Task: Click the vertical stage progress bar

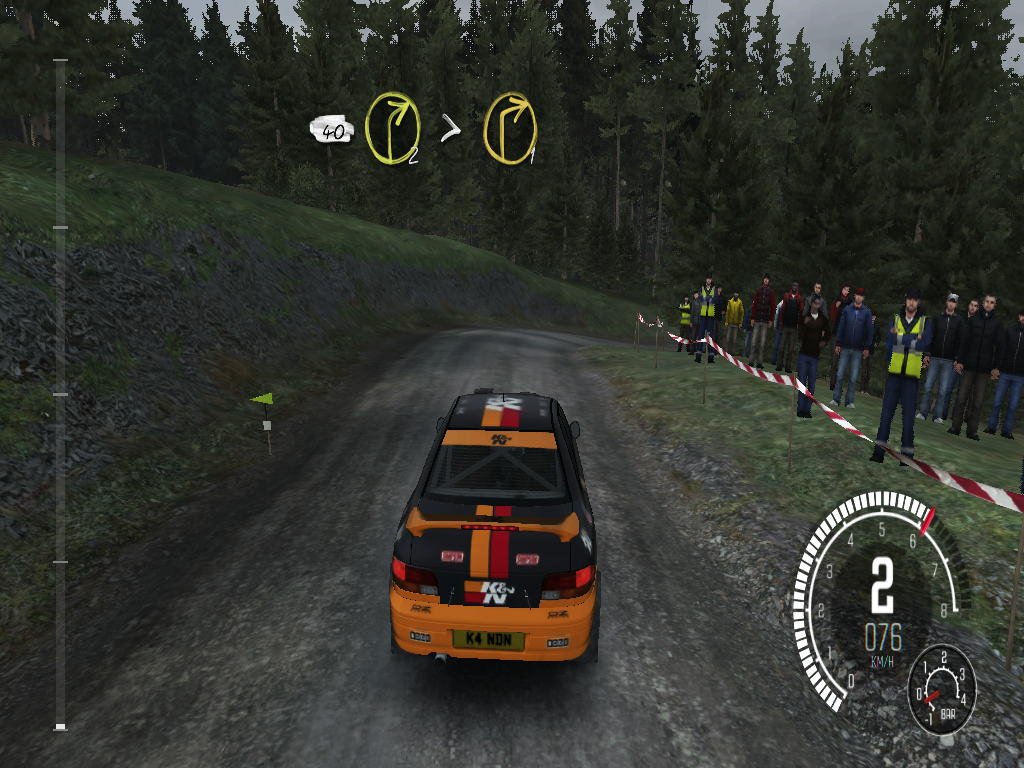Action: point(60,394)
